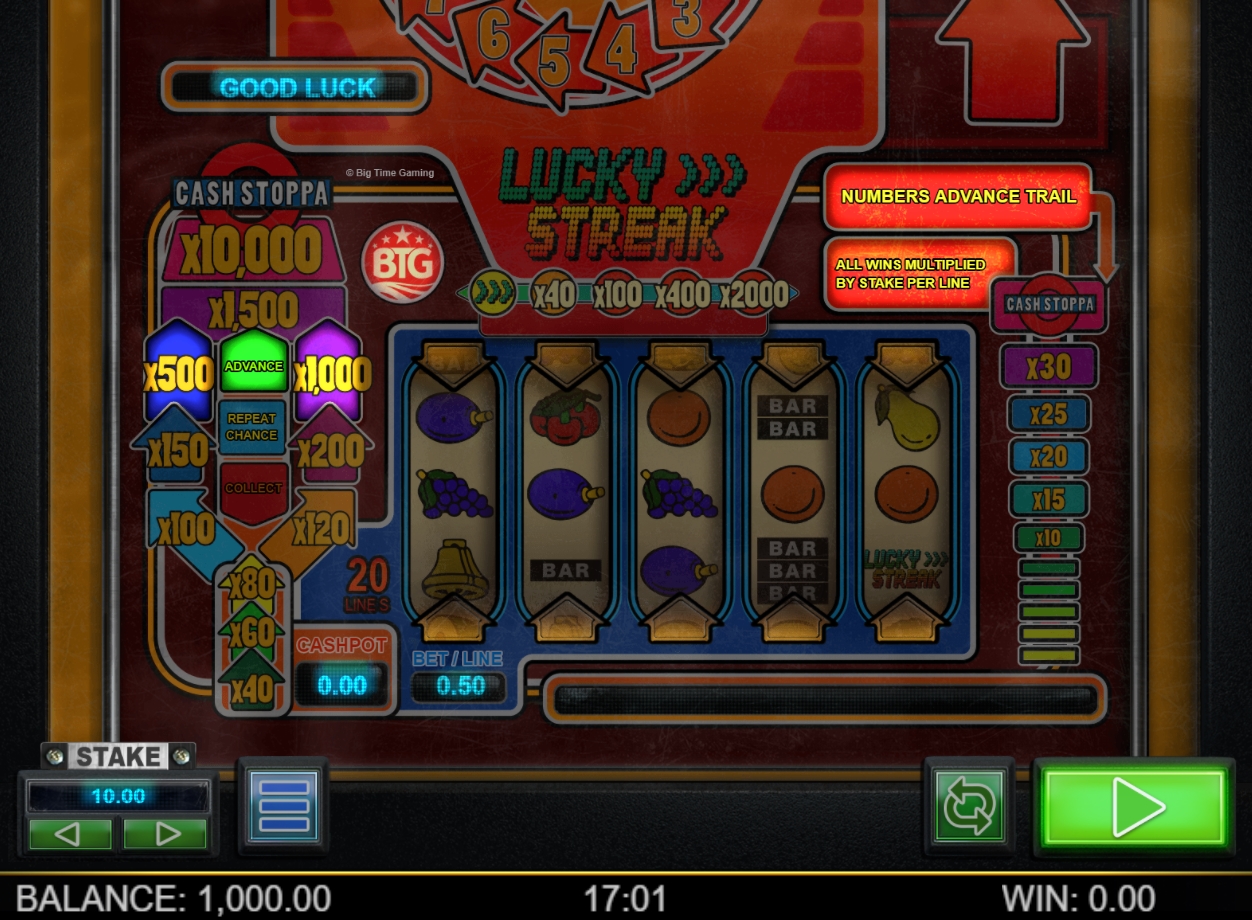Open the blue three-bar menu

[283, 805]
